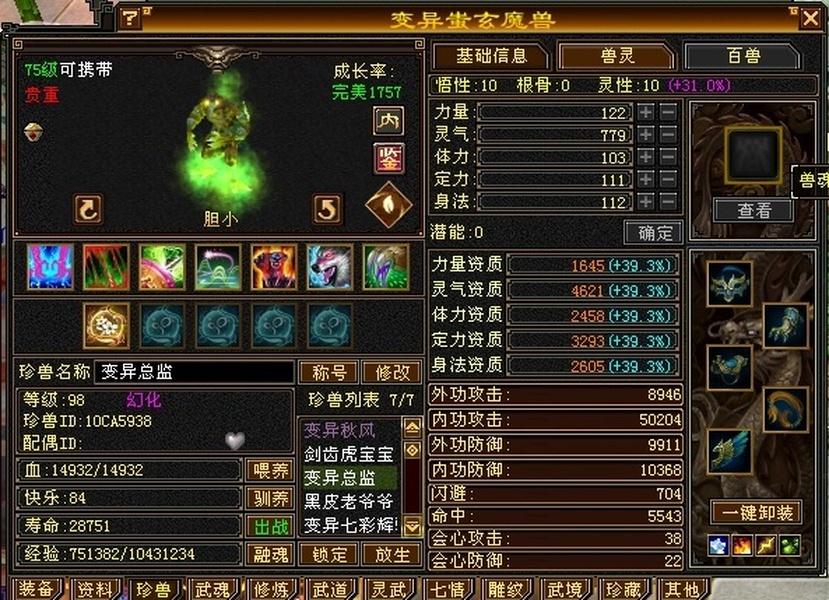
Task: Tame the pet using 驯养
Action: (268, 498)
